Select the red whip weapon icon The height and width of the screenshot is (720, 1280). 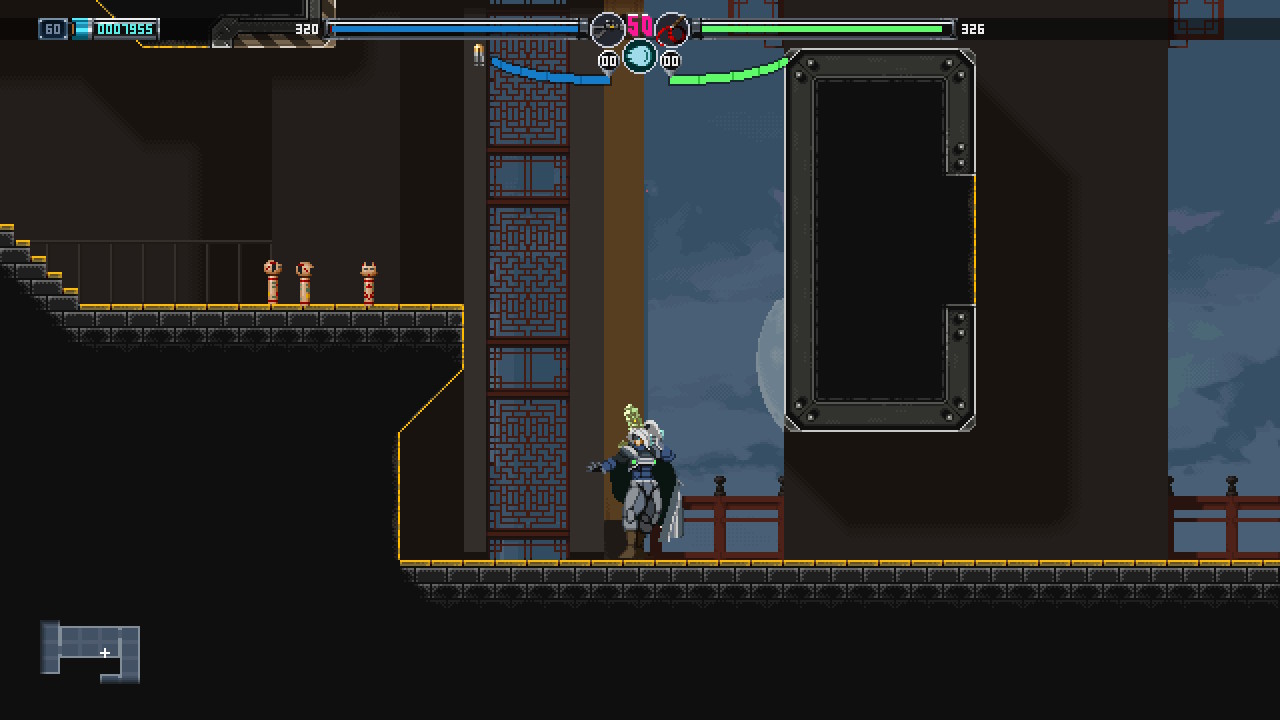[673, 30]
